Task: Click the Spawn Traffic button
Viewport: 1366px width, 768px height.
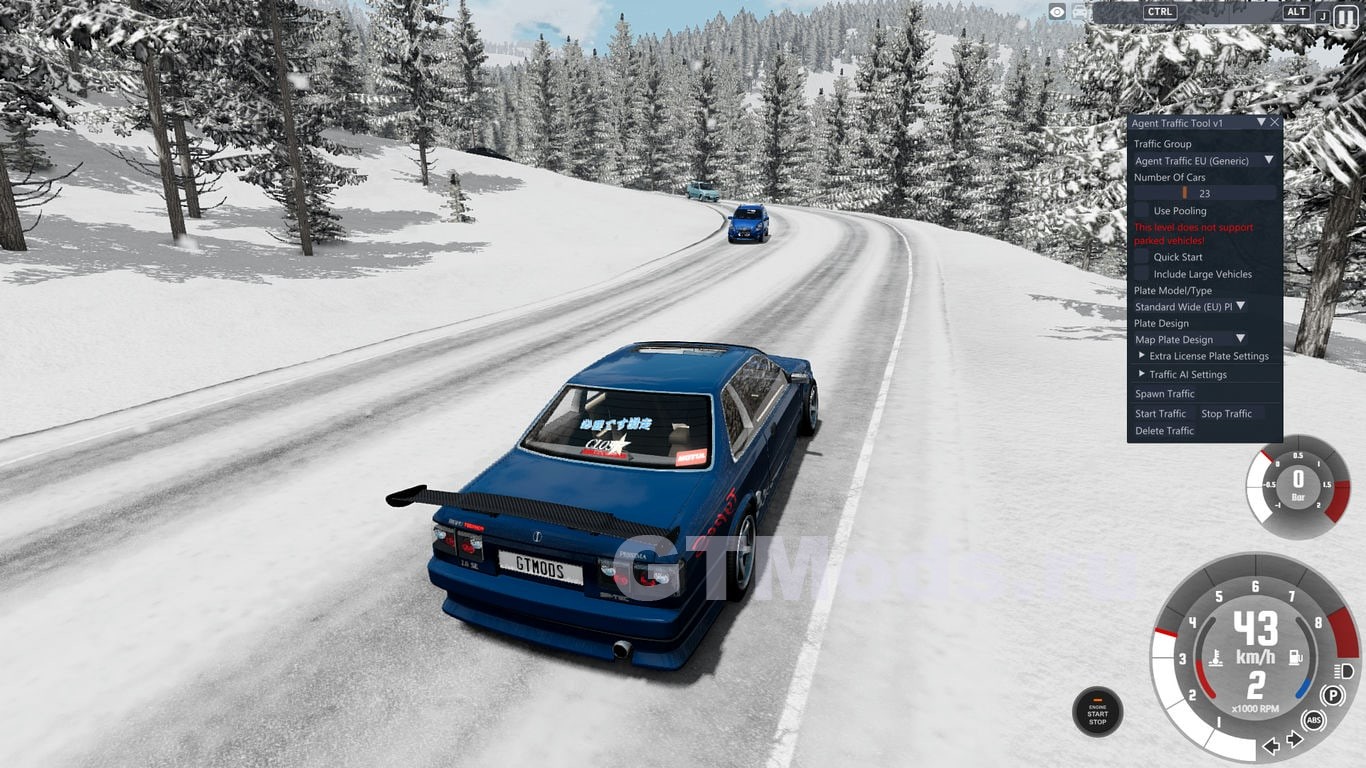Action: point(1165,394)
